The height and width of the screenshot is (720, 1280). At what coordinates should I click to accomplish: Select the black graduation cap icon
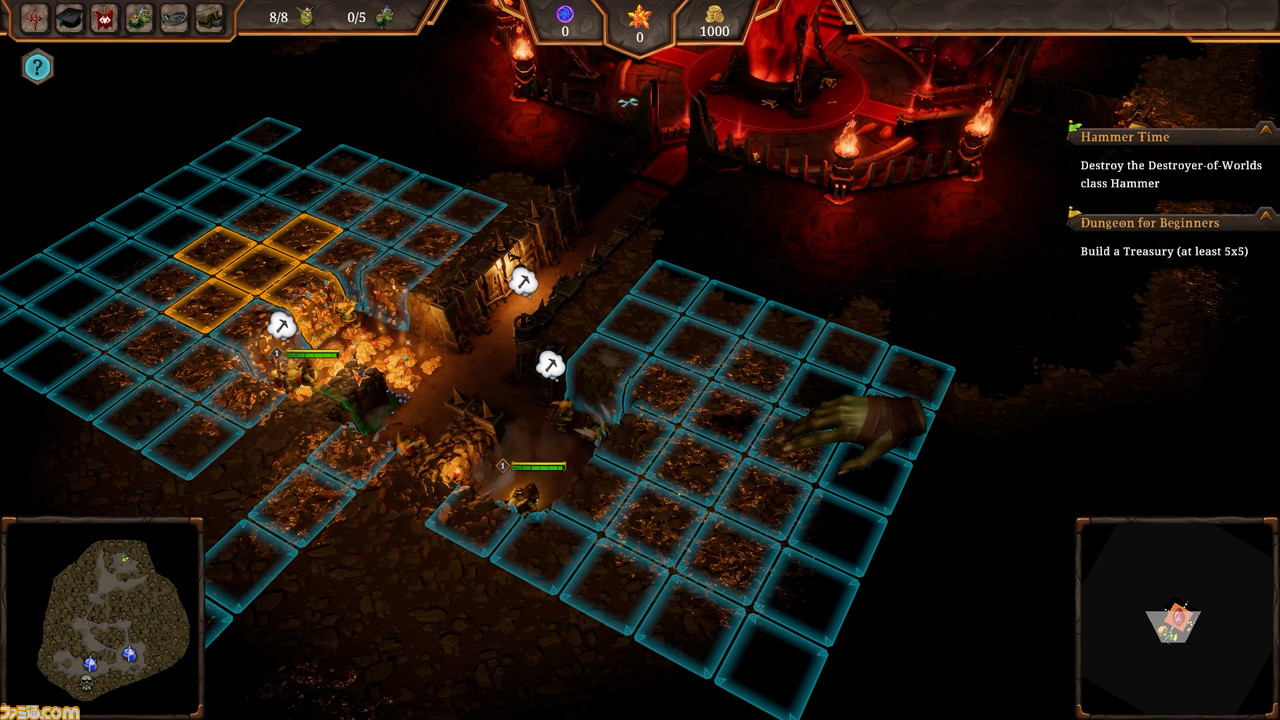[70, 18]
